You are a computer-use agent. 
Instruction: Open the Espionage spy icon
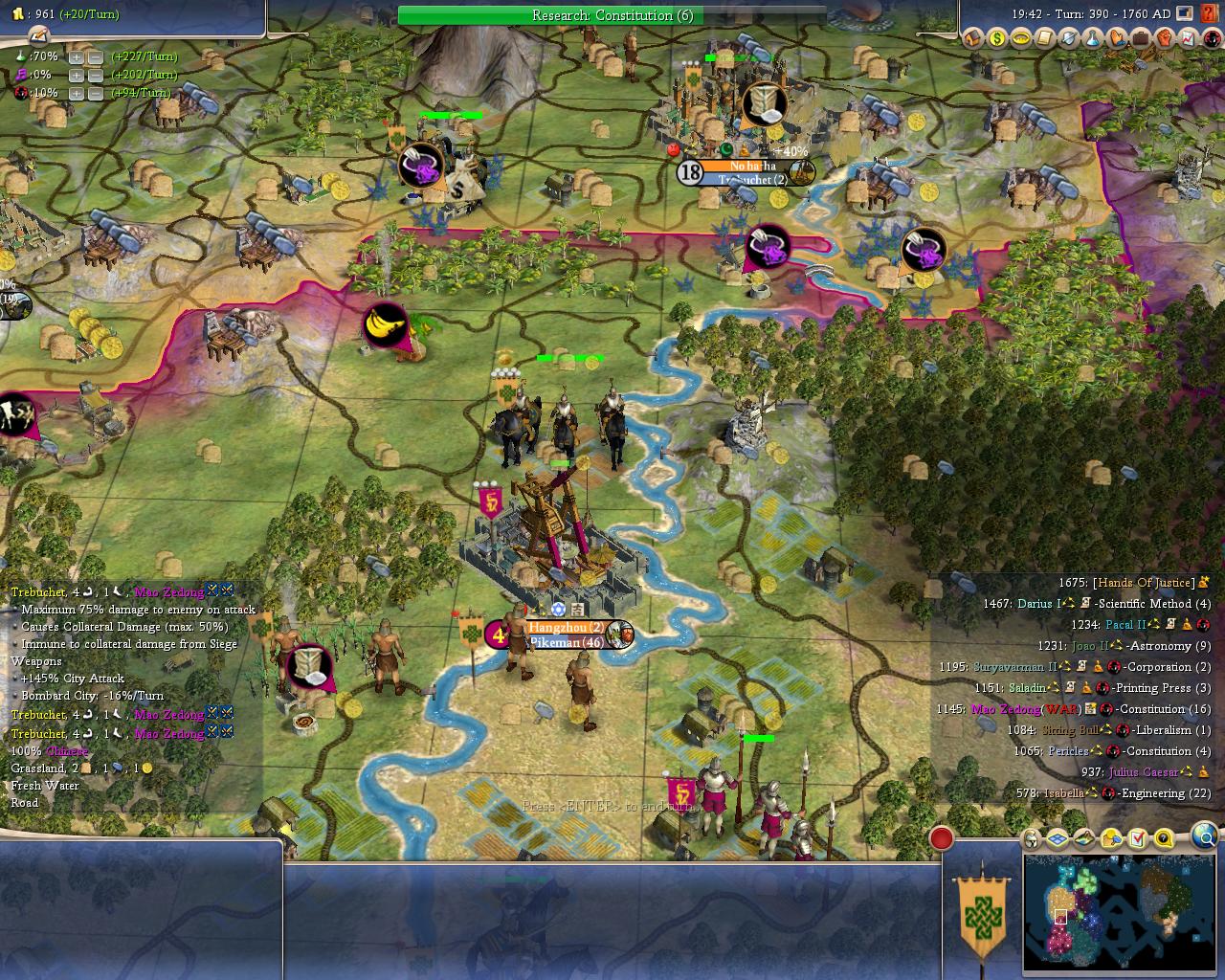tap(1211, 39)
